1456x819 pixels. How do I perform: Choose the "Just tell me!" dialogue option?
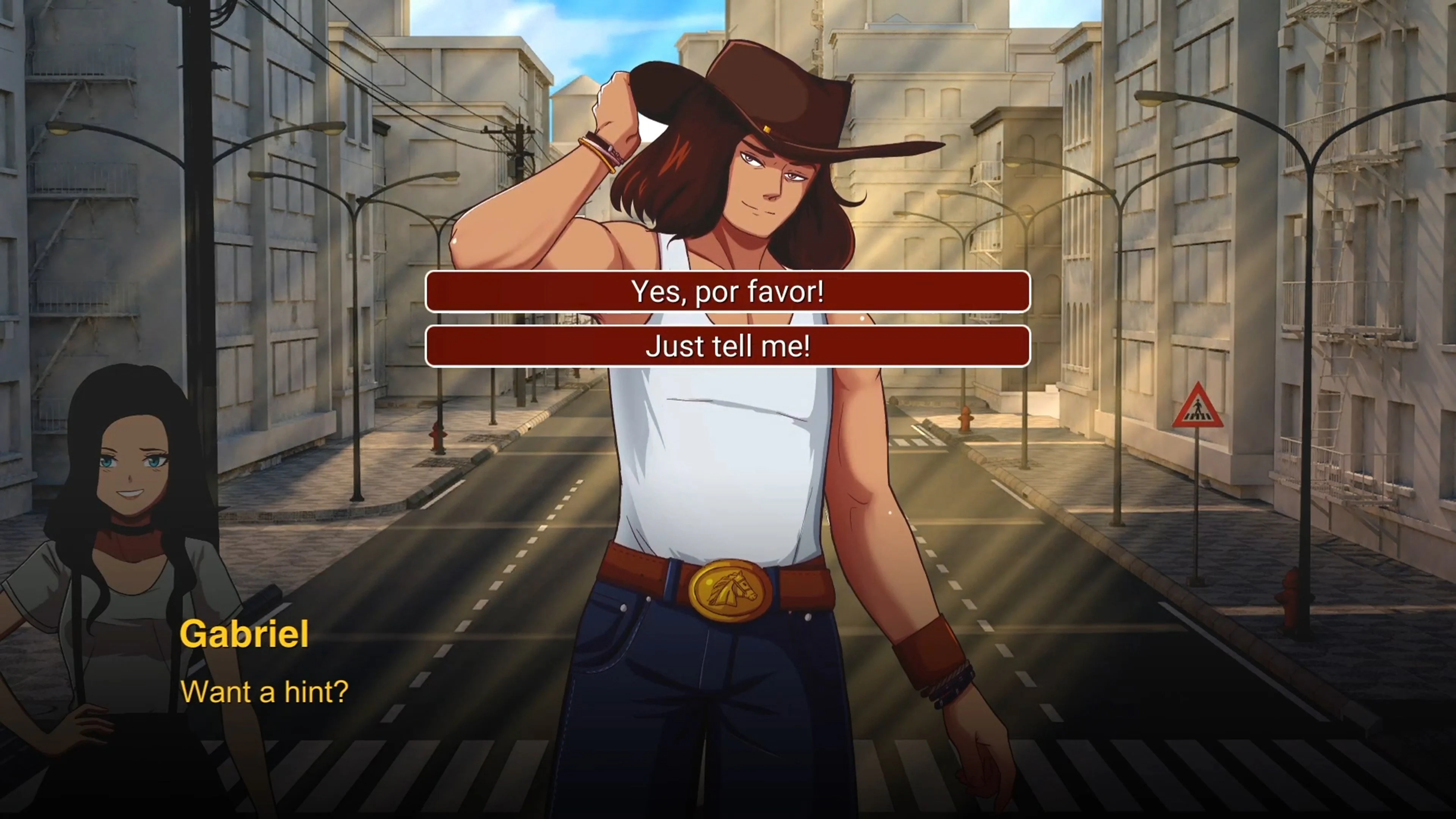(x=728, y=347)
